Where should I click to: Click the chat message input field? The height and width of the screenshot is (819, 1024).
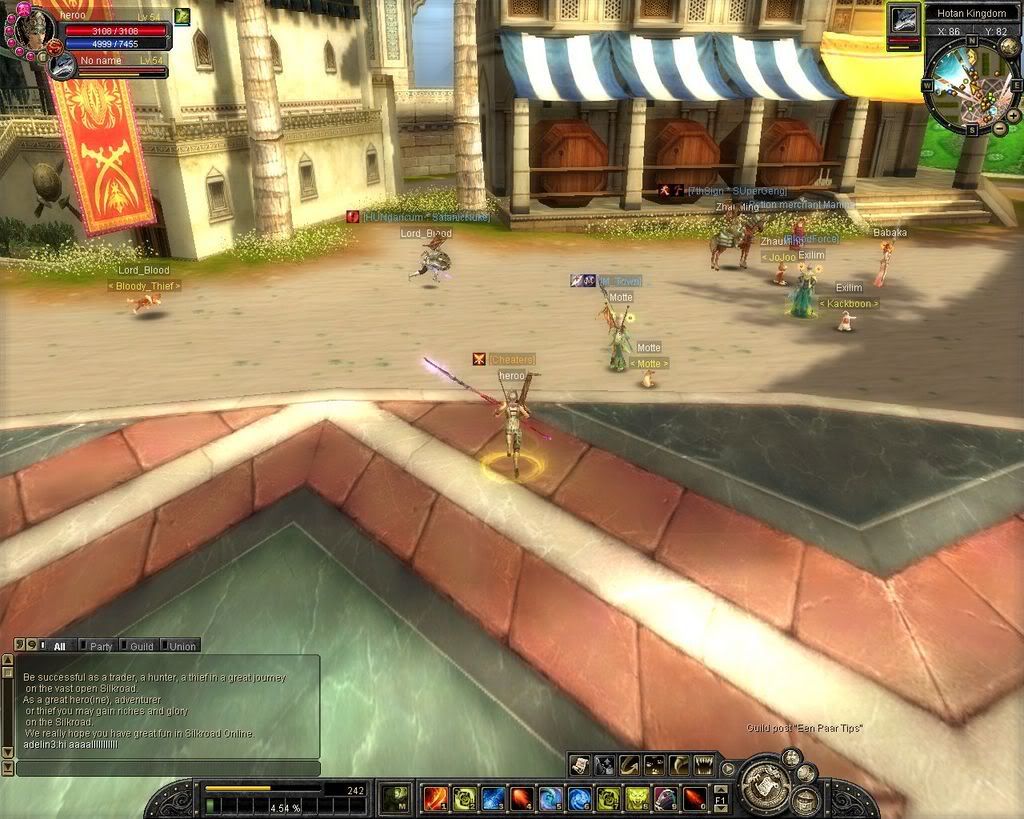tap(167, 769)
